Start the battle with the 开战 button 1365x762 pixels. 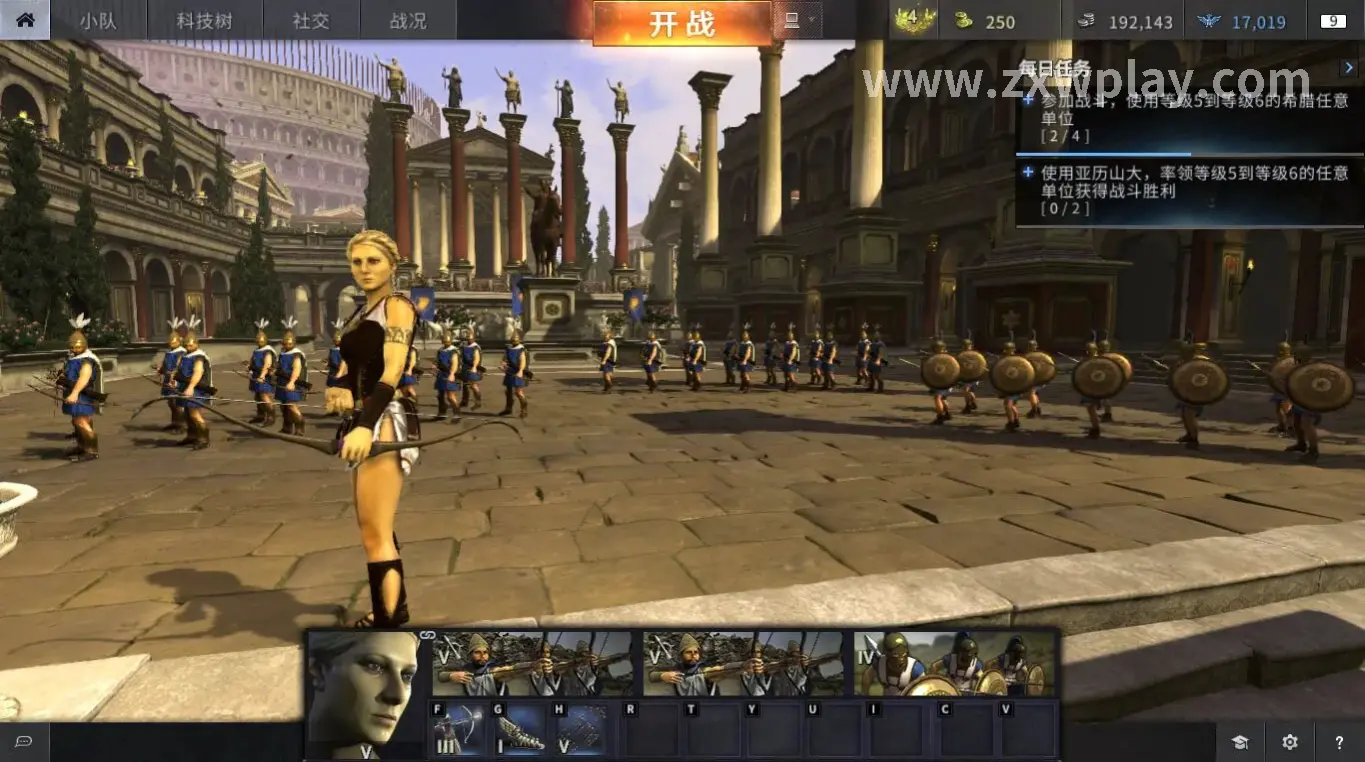682,23
